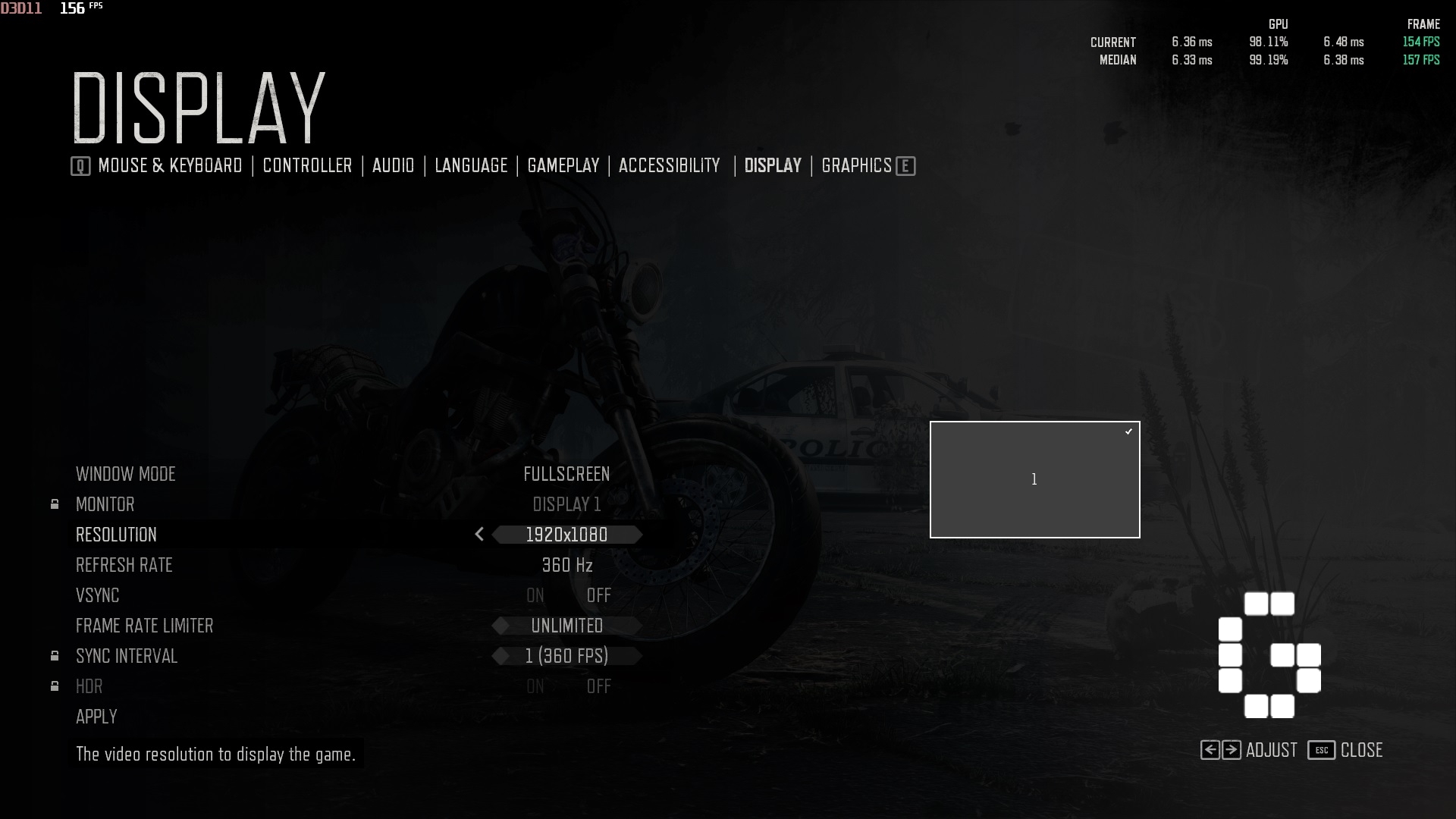
Task: Select monitor 1 in the display preview
Action: pyautogui.click(x=1034, y=479)
